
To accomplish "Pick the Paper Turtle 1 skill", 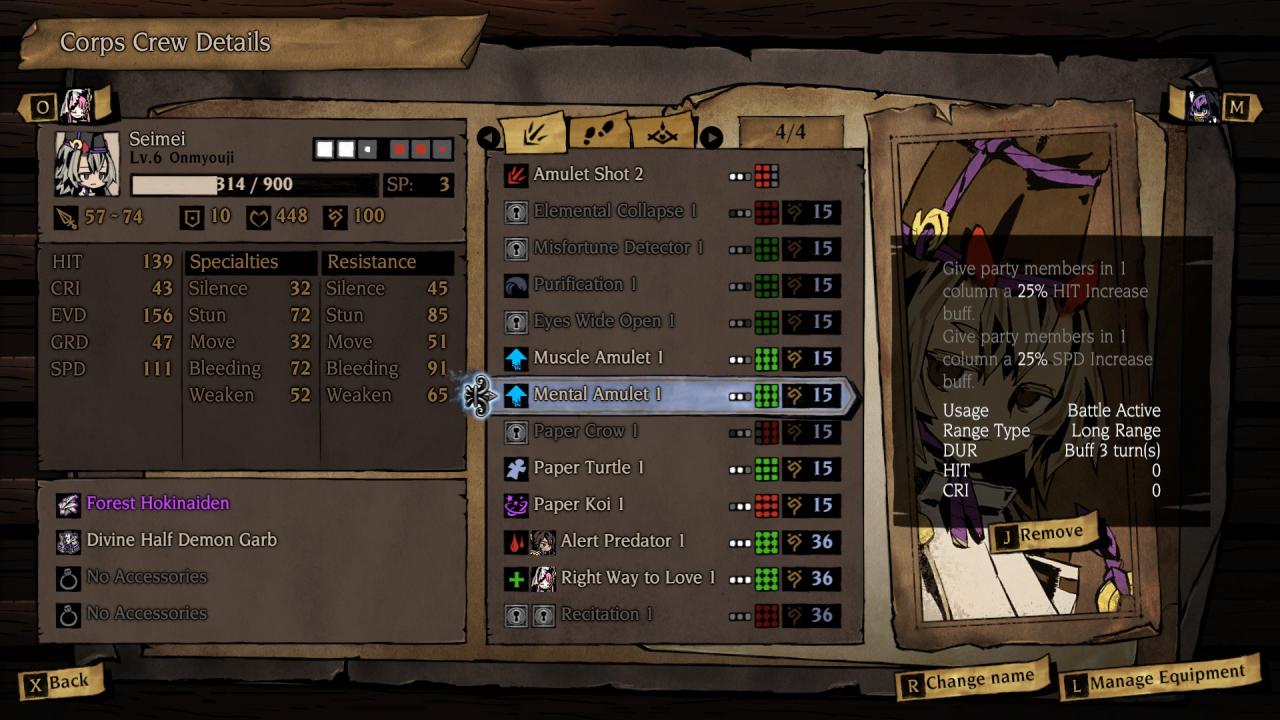I will tap(588, 468).
